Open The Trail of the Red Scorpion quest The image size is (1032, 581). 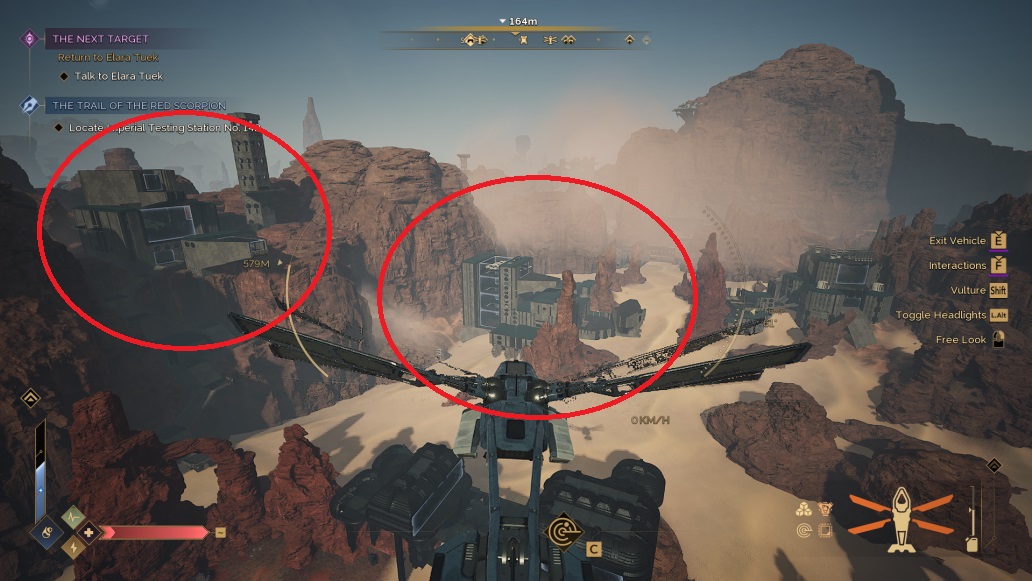tap(139, 105)
